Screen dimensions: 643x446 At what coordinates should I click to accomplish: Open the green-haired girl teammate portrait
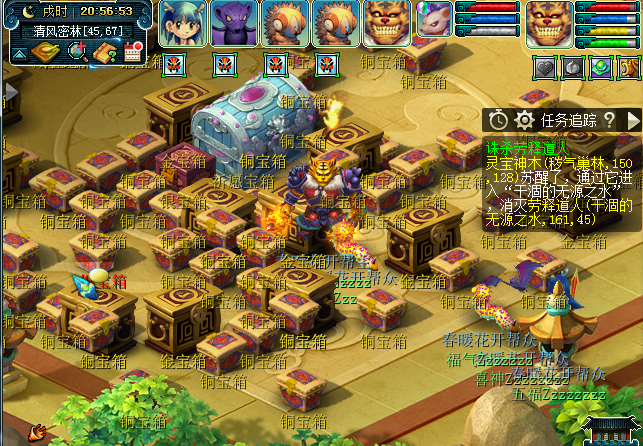183,22
